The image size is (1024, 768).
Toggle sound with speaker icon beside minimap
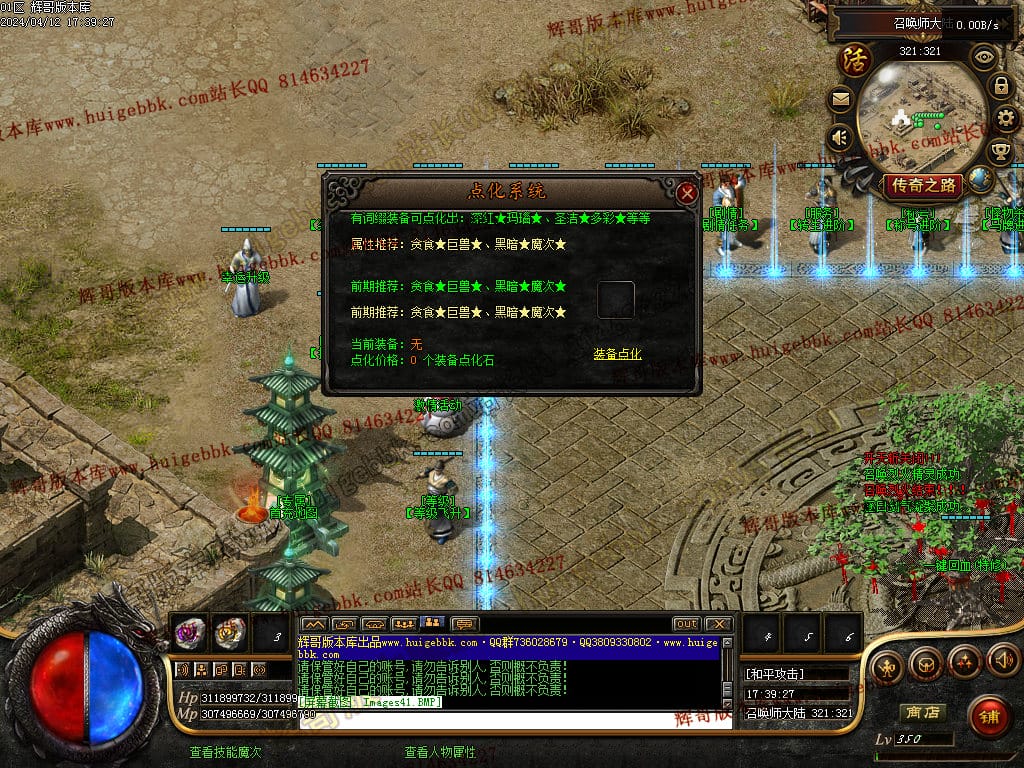click(x=840, y=136)
